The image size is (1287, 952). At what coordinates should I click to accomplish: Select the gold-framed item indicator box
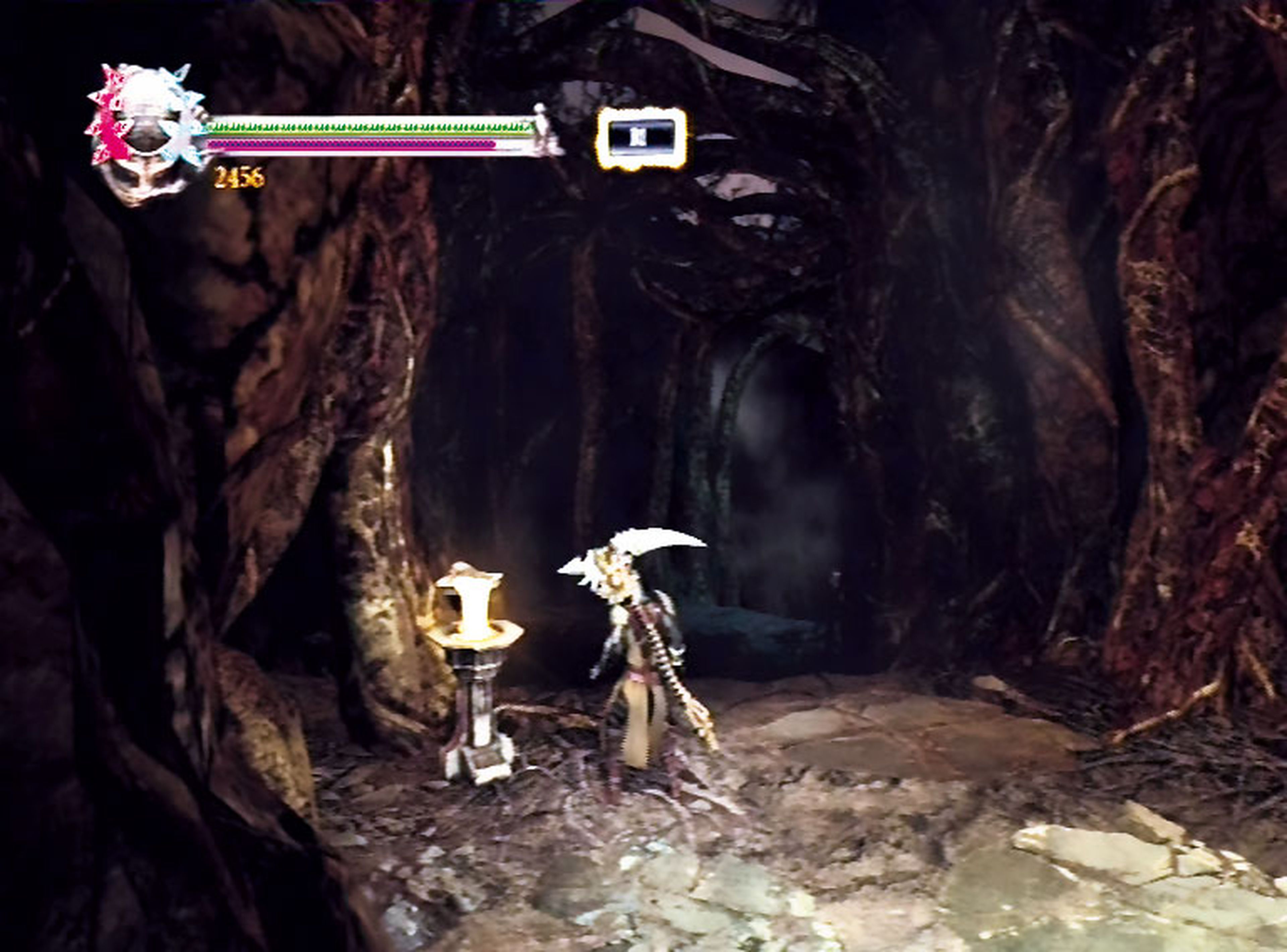[x=641, y=139]
